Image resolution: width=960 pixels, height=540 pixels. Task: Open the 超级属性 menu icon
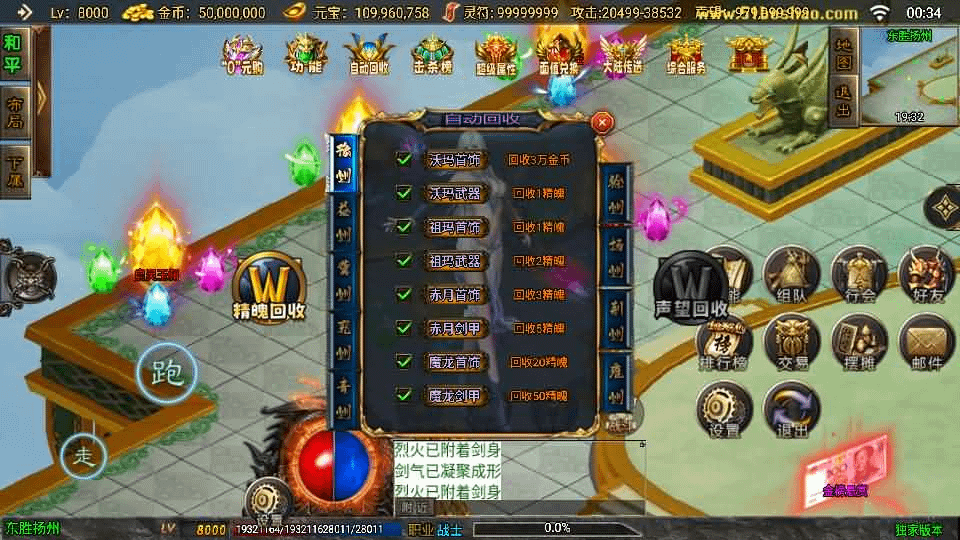coord(496,53)
